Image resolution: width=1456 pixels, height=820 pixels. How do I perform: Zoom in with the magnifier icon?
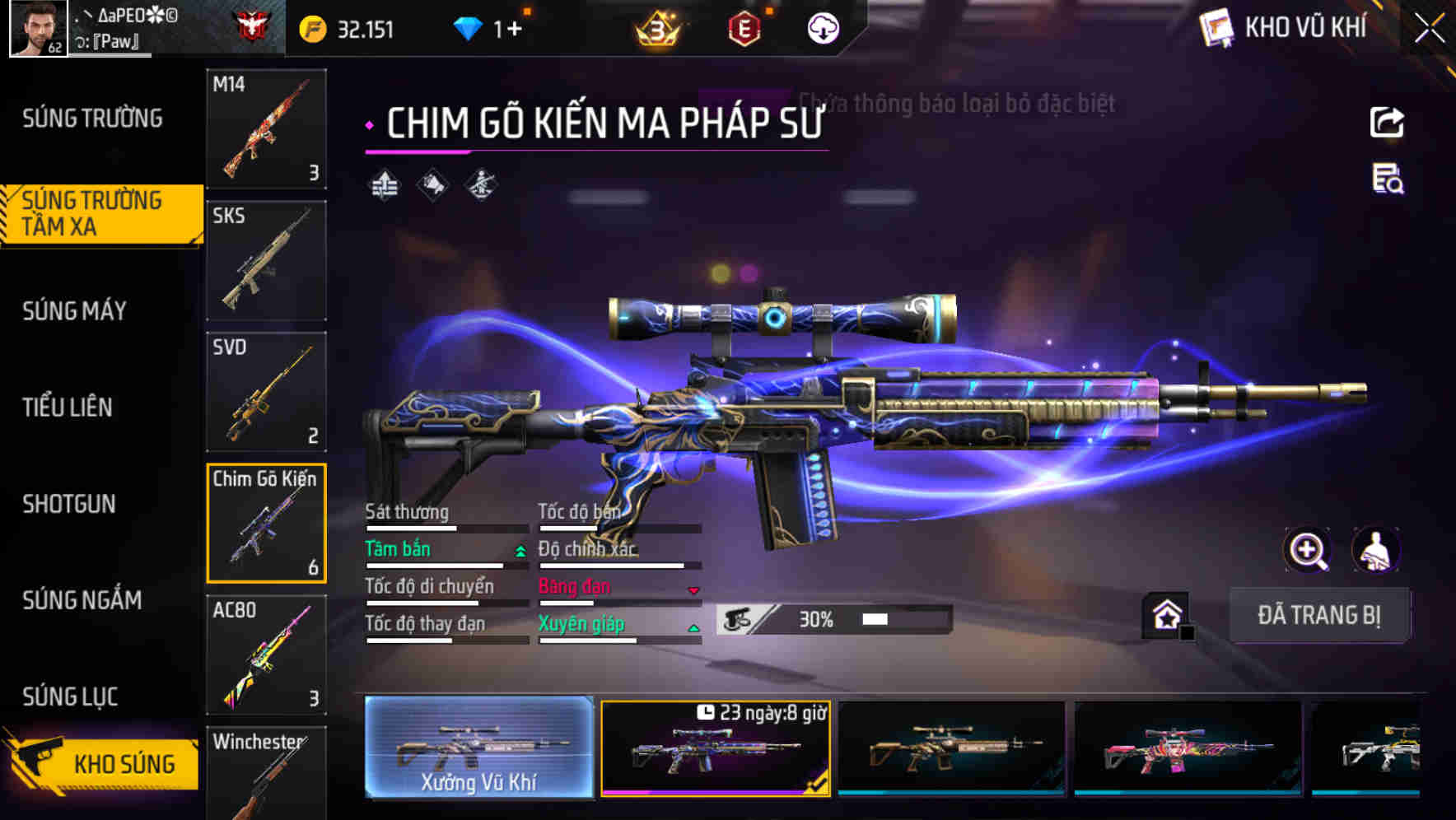(1309, 550)
